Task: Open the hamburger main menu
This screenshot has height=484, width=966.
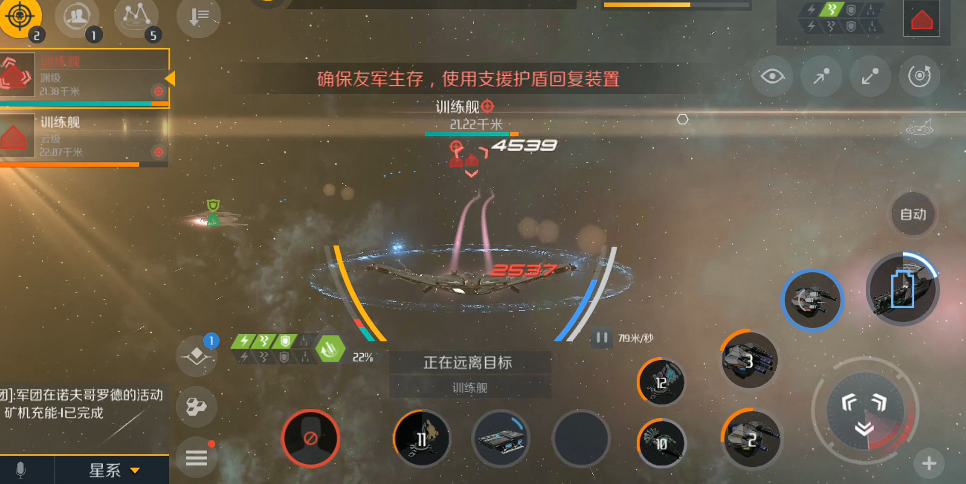Action: pos(196,458)
